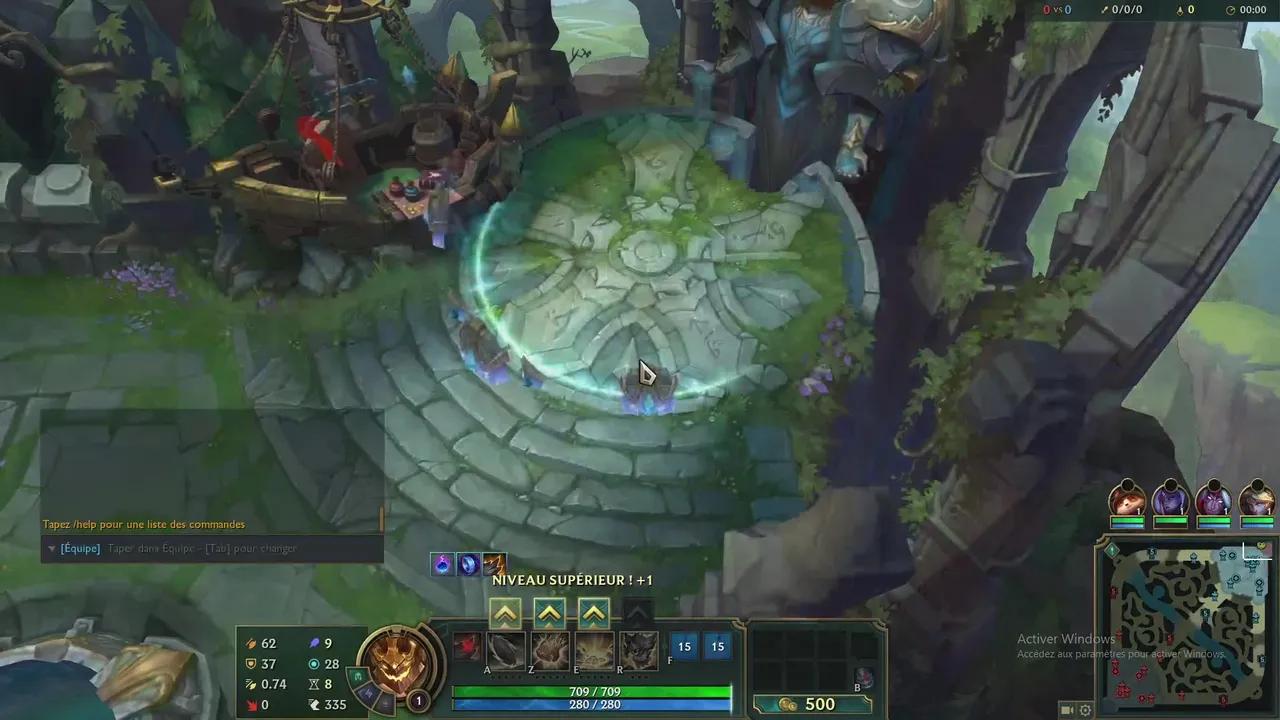Click the green health bar 709/709
The height and width of the screenshot is (720, 1280).
(594, 691)
